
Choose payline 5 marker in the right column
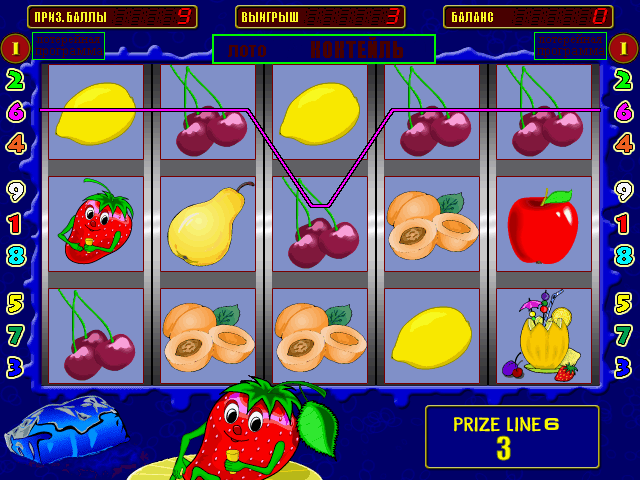click(623, 303)
